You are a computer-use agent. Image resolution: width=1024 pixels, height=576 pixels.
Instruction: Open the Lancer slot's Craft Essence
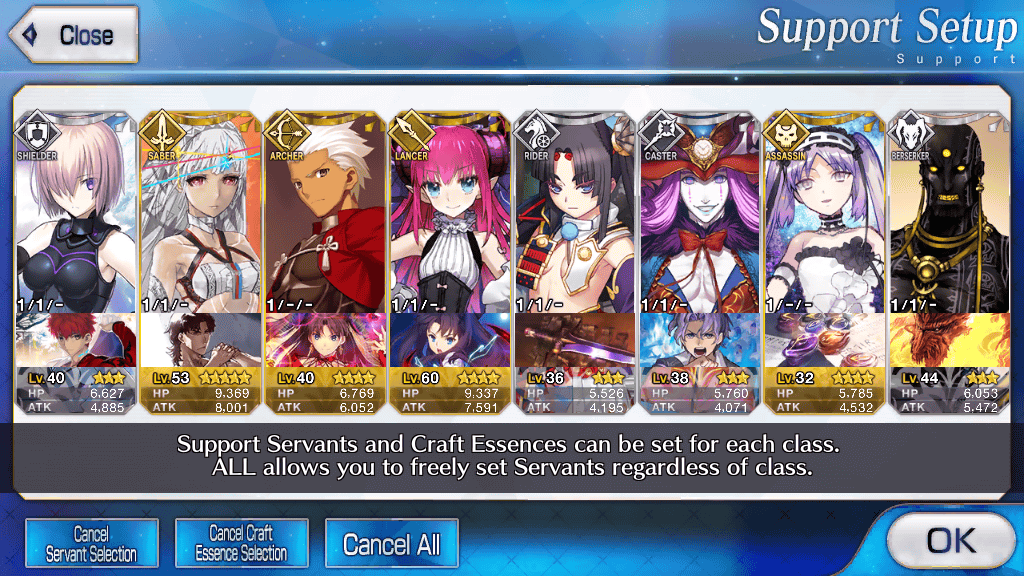tap(450, 341)
